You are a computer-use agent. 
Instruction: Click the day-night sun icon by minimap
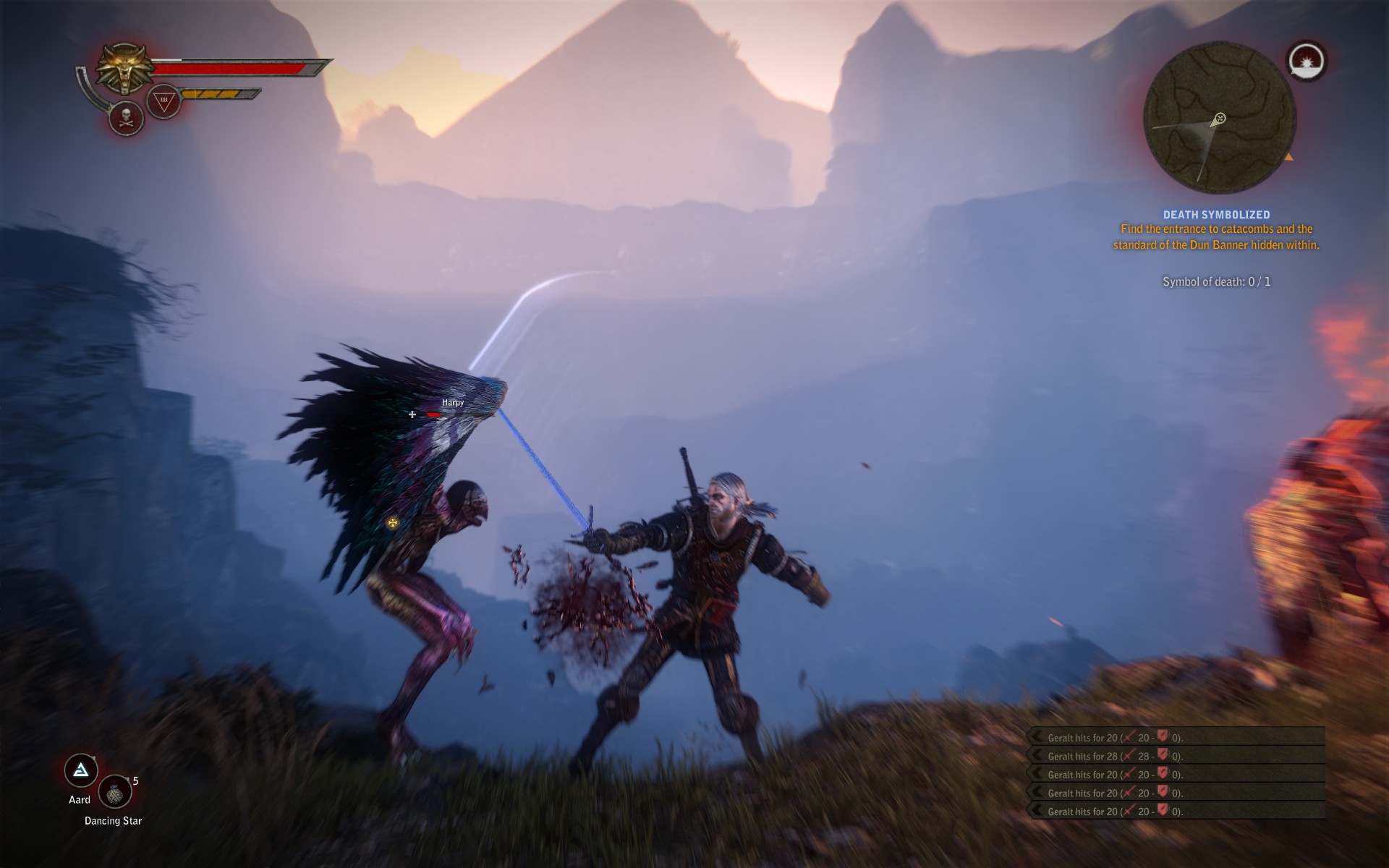(1307, 61)
